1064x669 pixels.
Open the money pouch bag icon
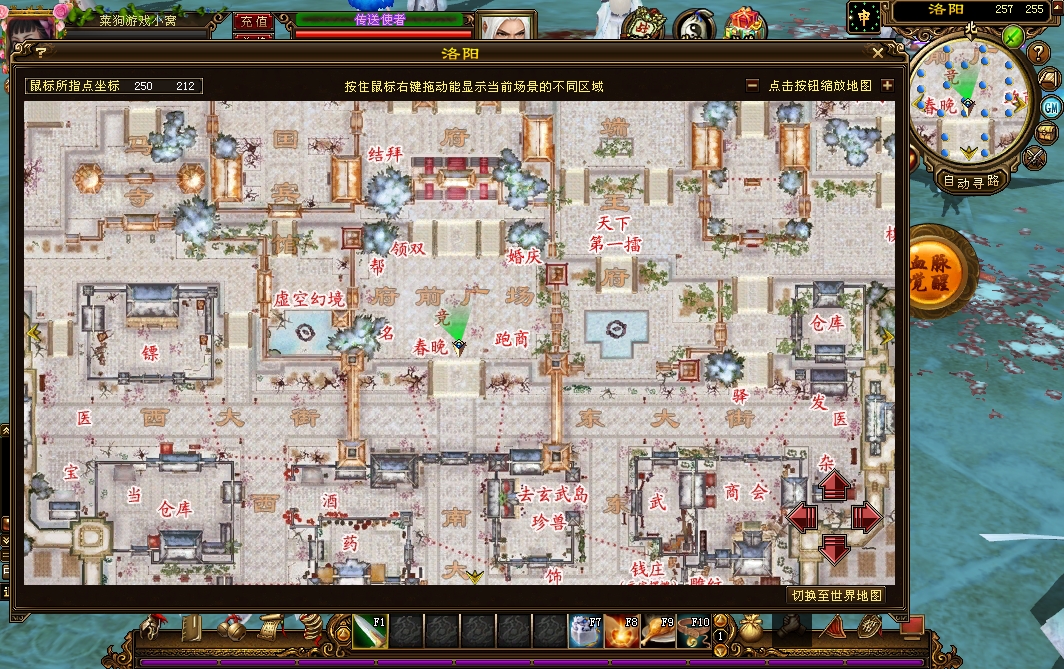(748, 629)
